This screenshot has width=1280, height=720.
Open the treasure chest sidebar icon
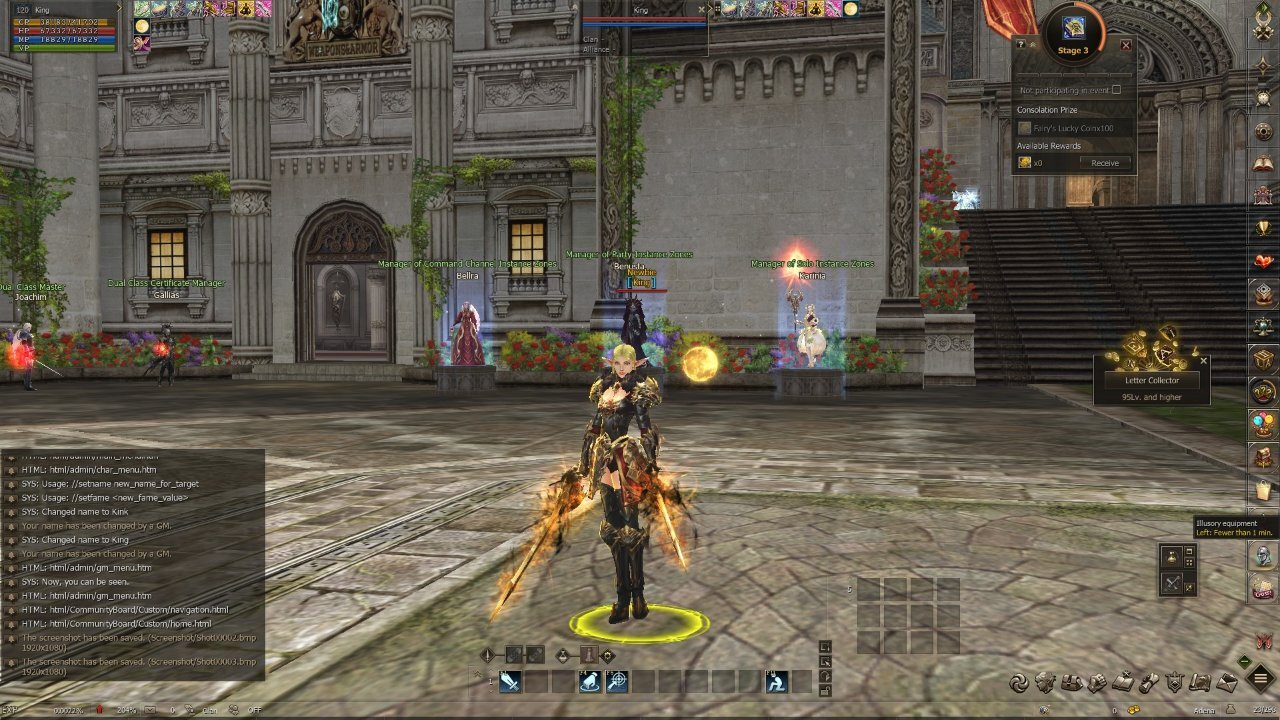click(x=1264, y=358)
